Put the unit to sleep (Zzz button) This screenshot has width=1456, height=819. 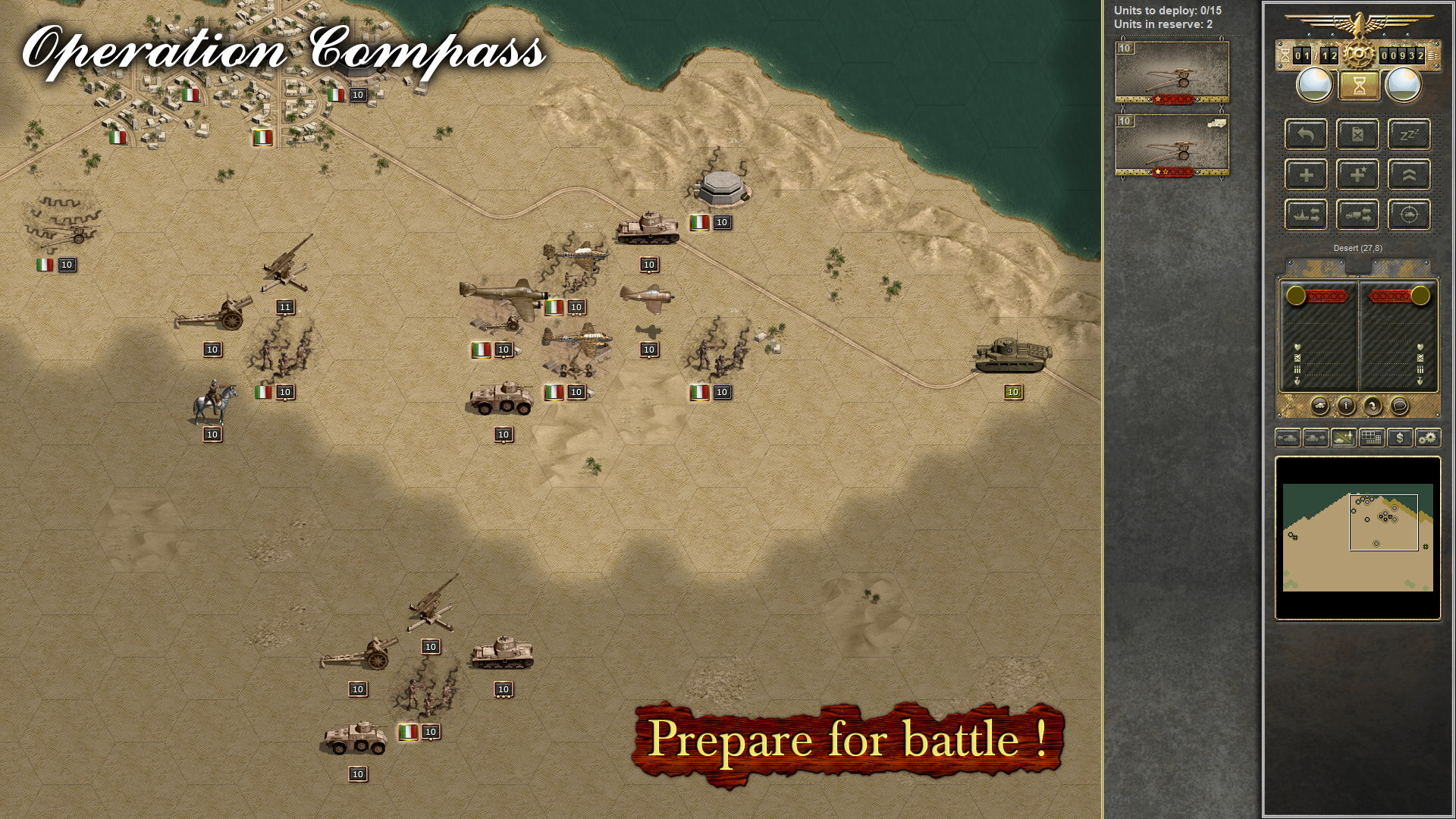coord(1409,135)
